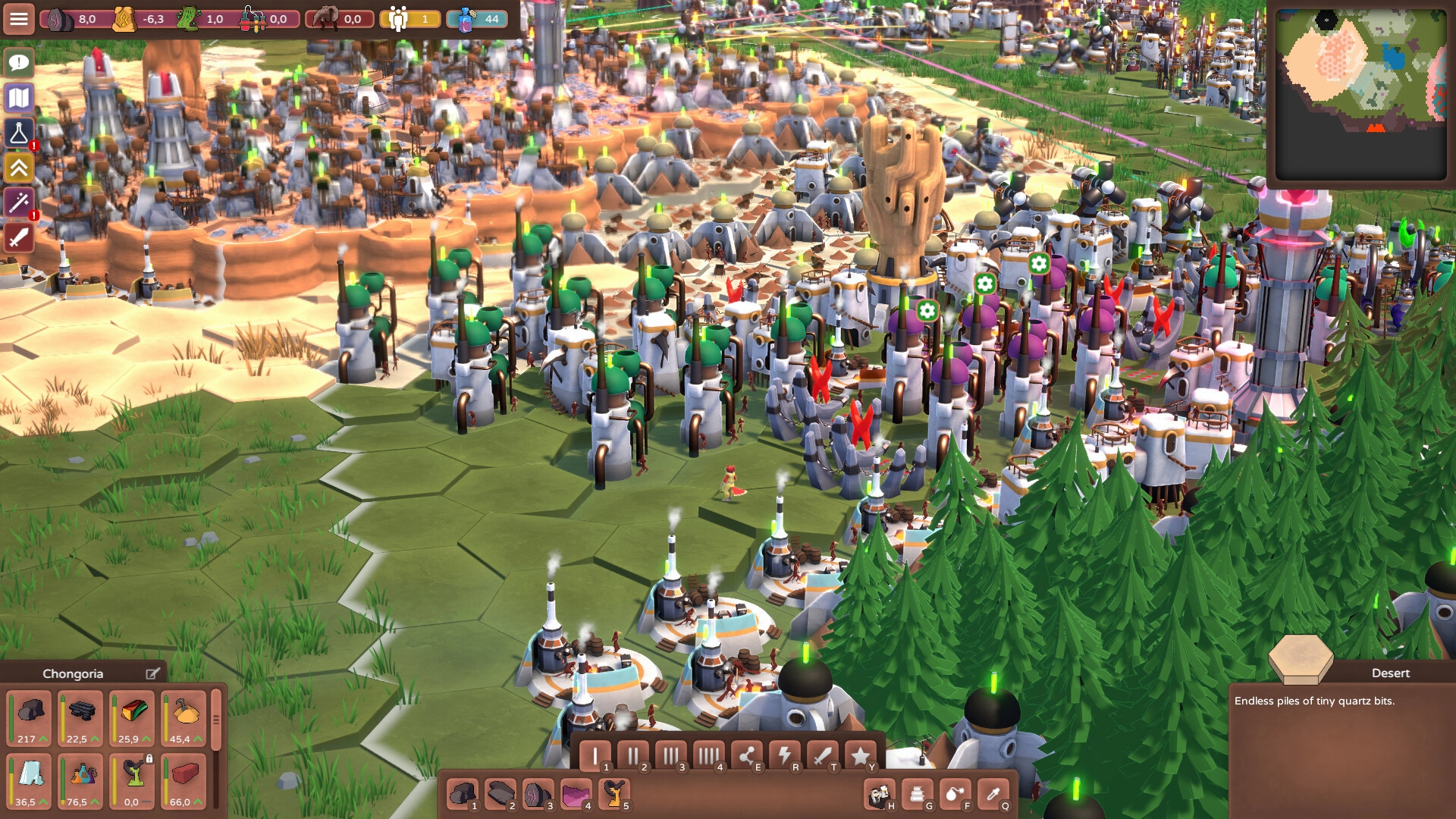
Task: Open the research flask panel
Action: tap(19, 133)
